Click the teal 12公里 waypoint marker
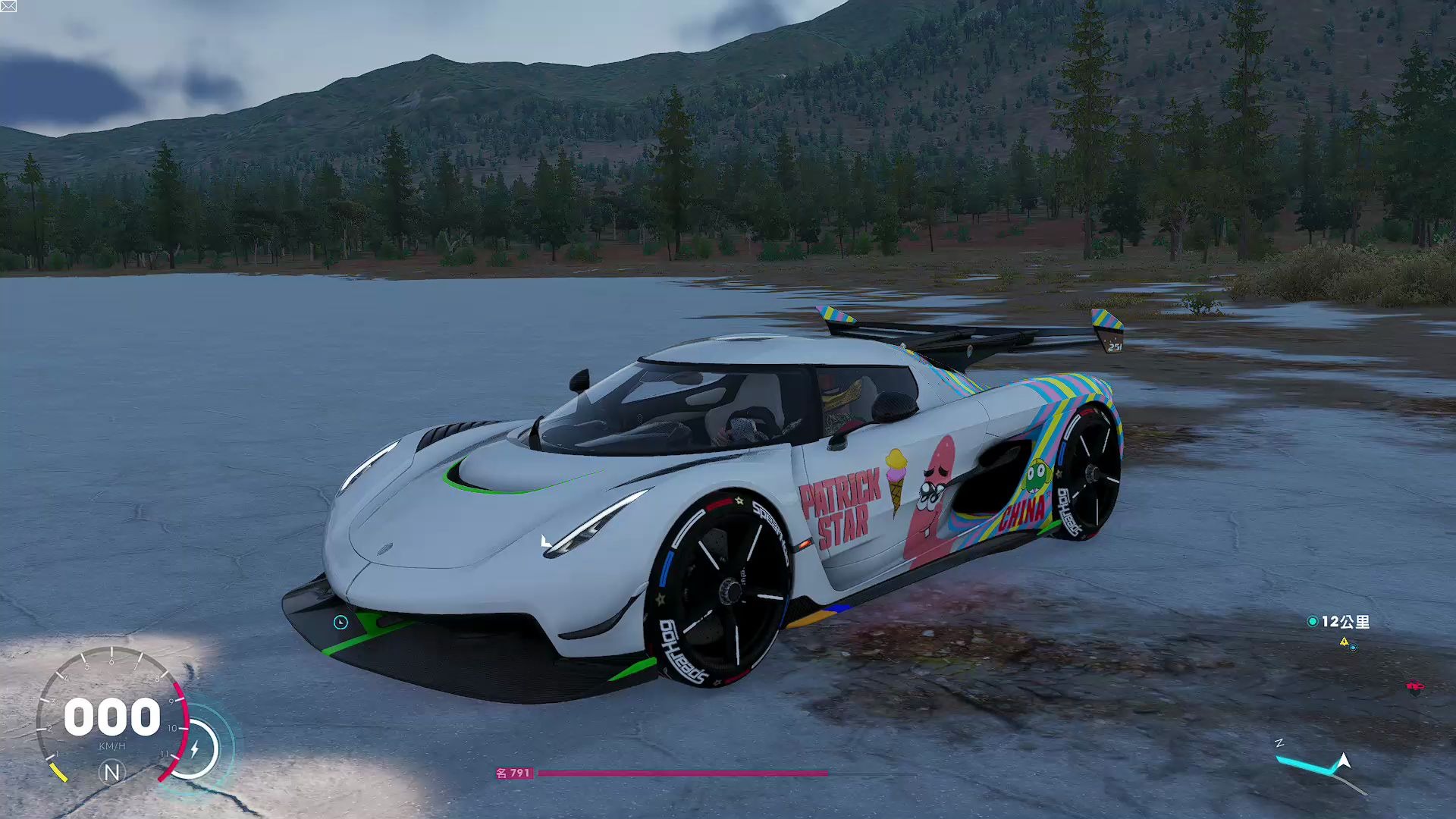 click(x=1313, y=622)
